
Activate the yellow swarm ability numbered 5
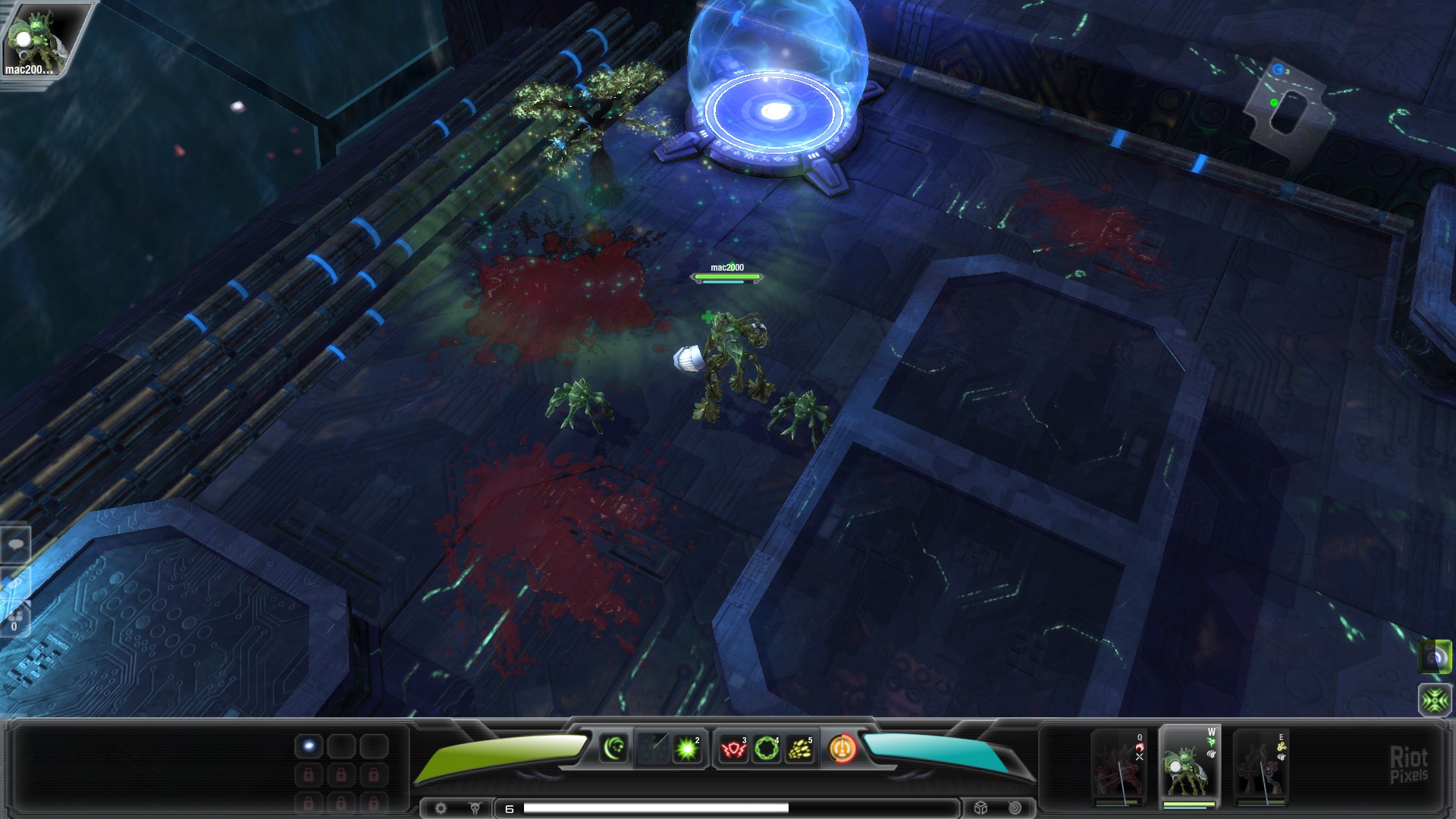click(x=800, y=749)
